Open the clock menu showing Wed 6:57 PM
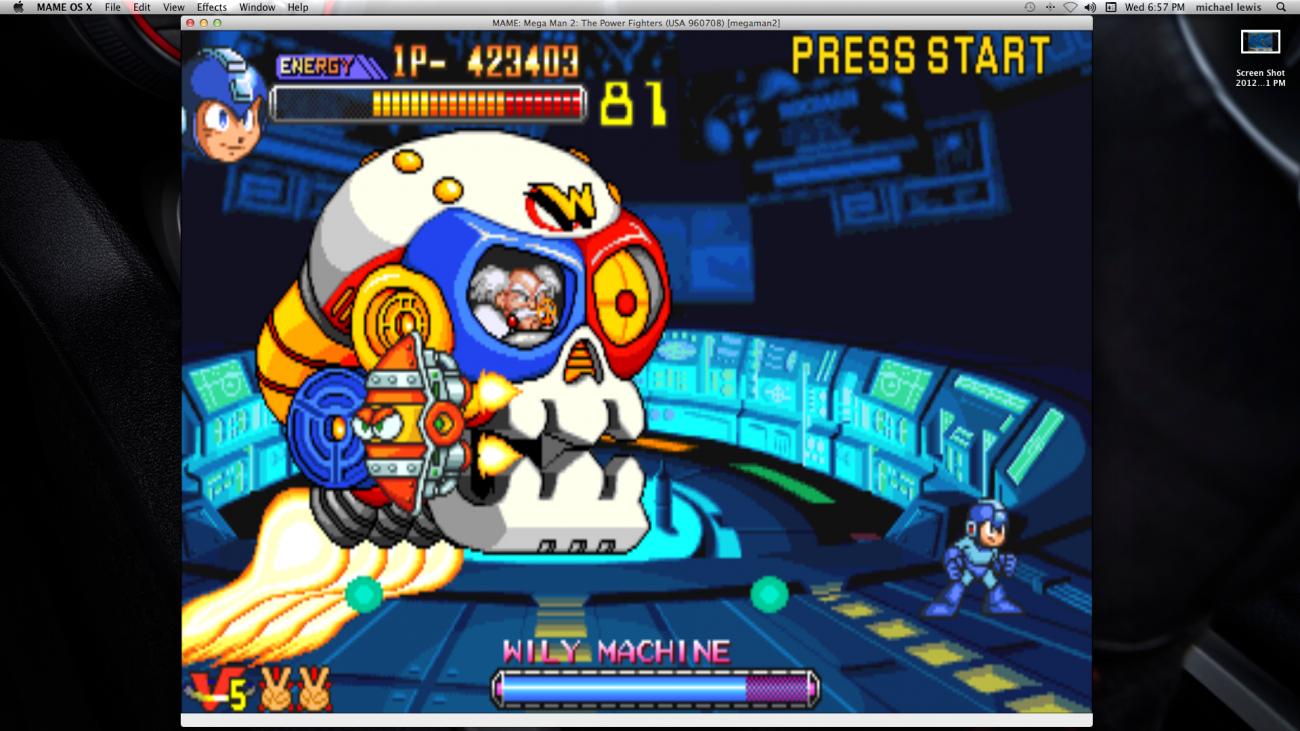Image resolution: width=1300 pixels, height=731 pixels. point(1155,7)
